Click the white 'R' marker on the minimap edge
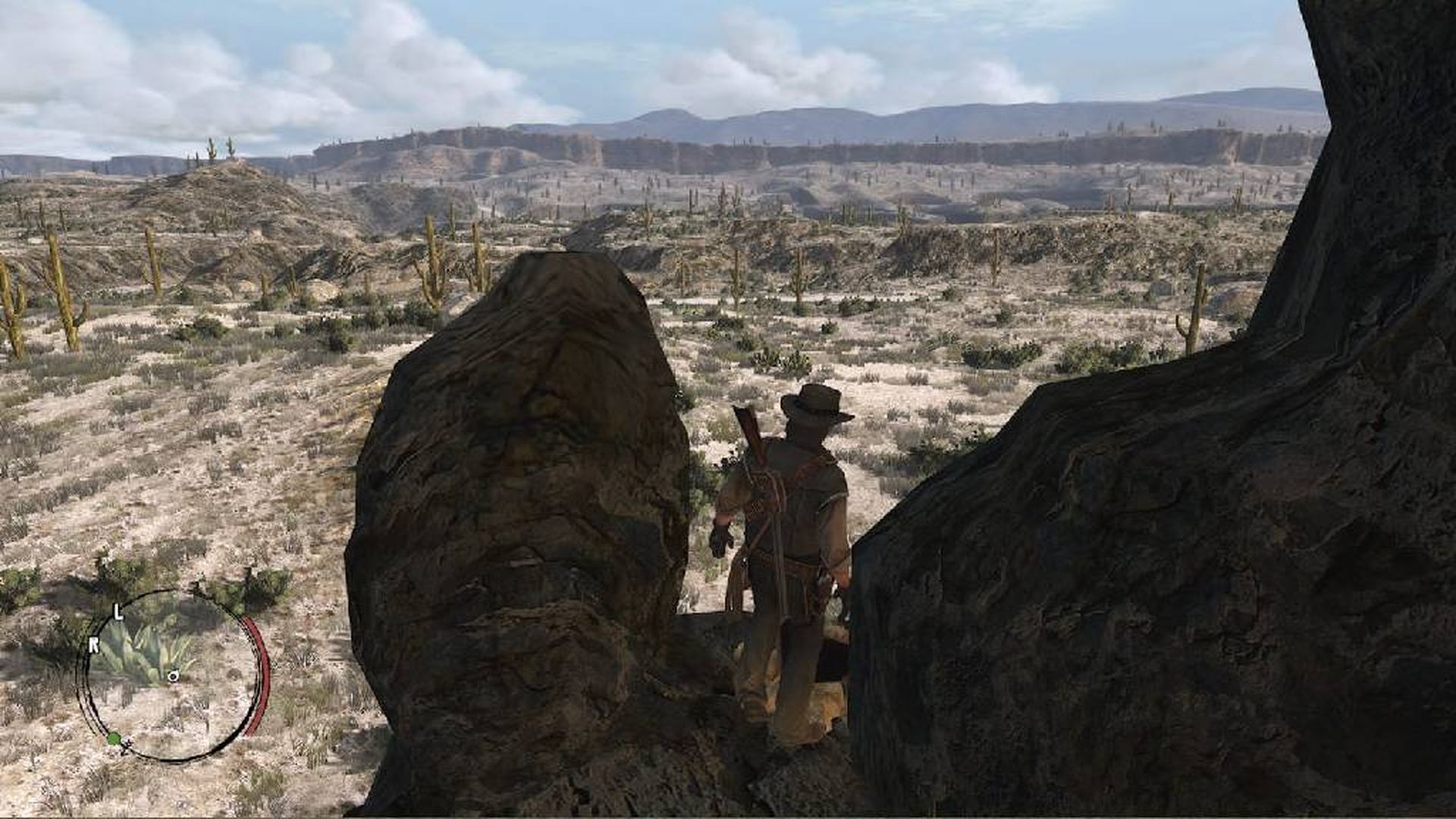Screen dimensions: 1456x819 pyautogui.click(x=94, y=644)
